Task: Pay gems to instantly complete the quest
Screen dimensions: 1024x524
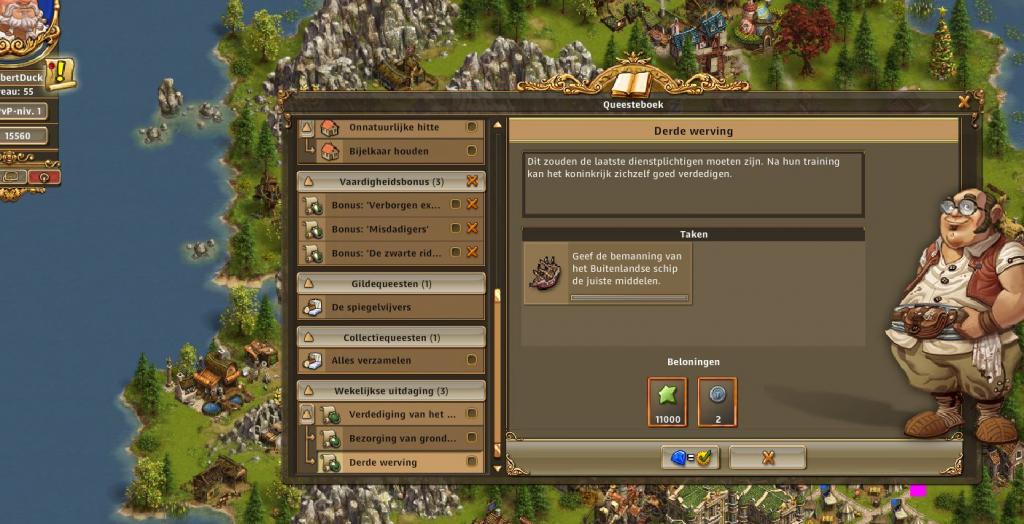Action: [x=689, y=458]
